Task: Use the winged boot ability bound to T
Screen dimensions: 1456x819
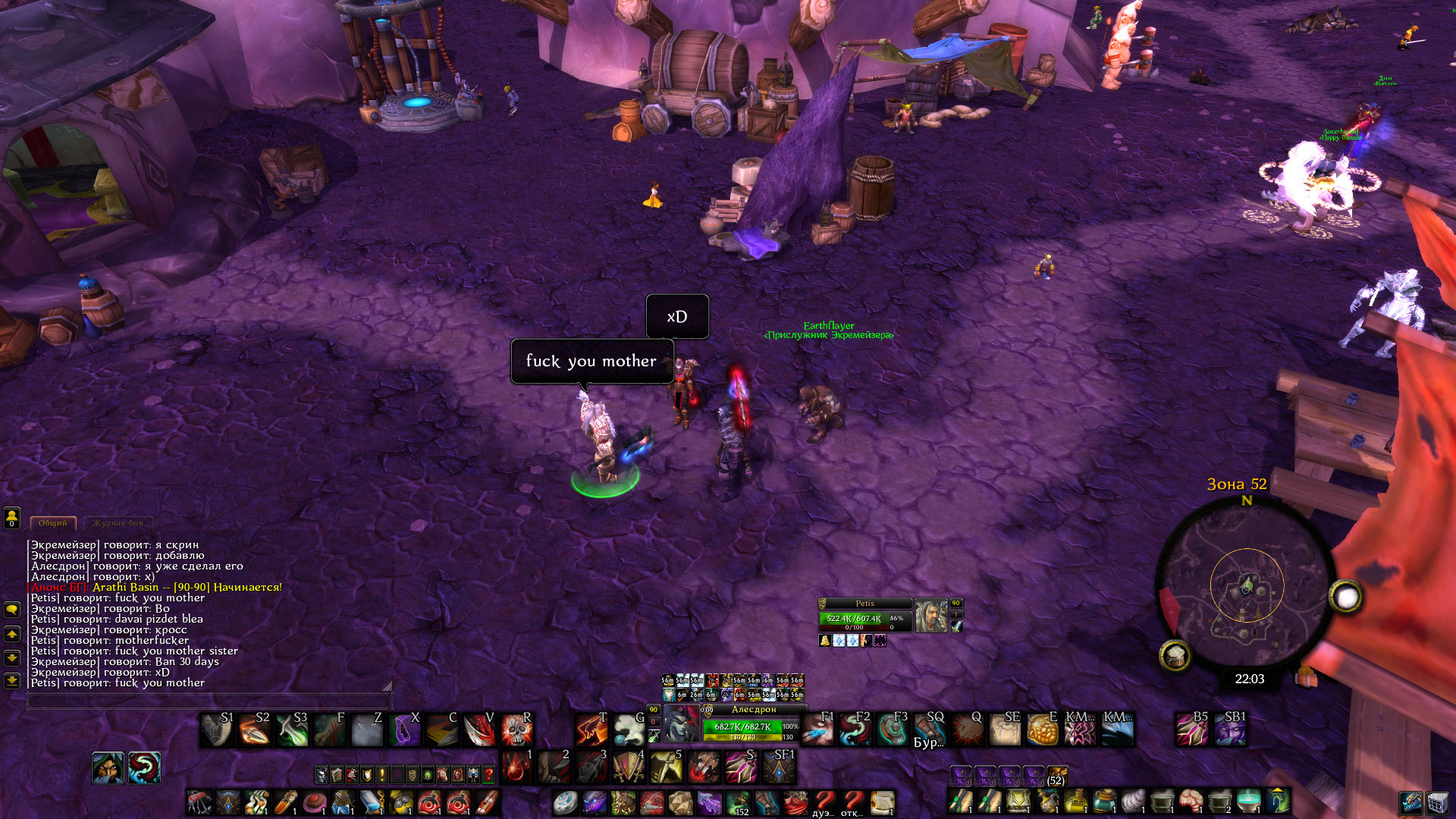Action: 591,730
